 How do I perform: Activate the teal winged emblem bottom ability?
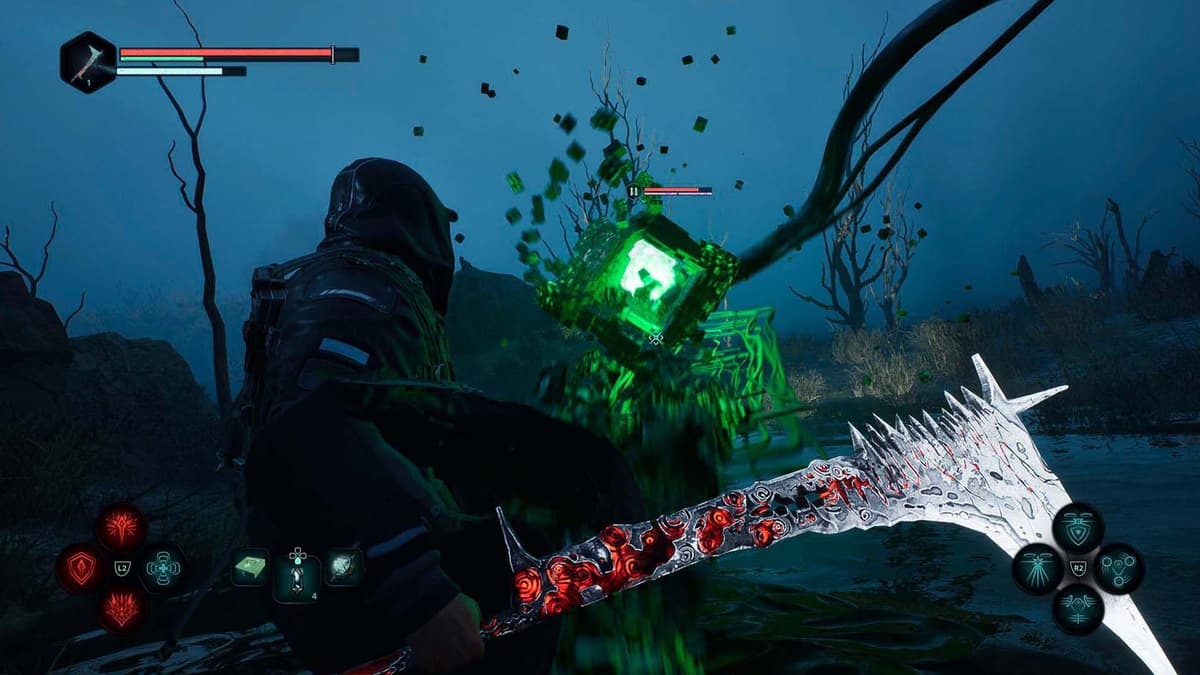(x=1078, y=608)
